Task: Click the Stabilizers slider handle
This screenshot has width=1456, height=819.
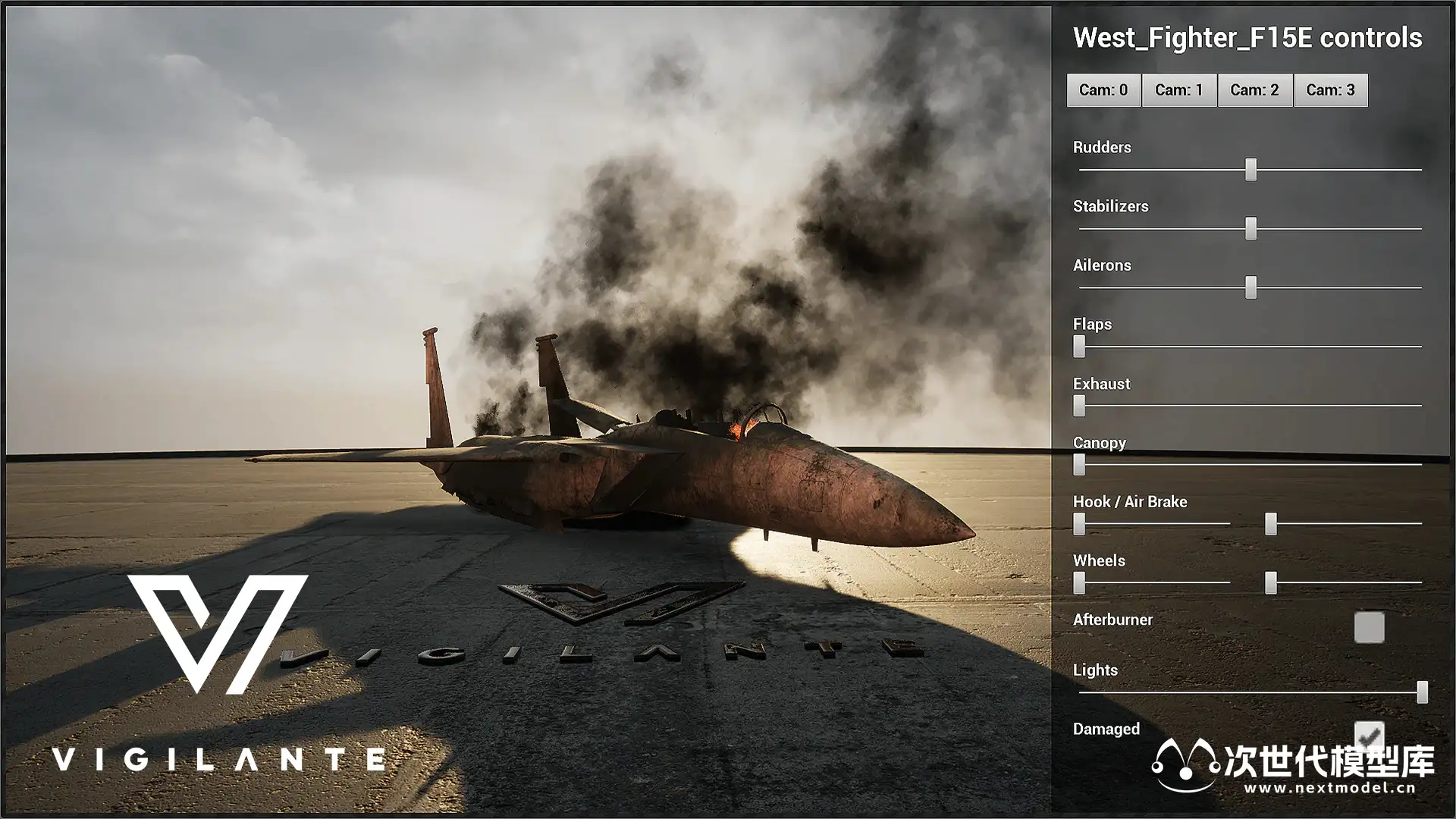Action: tap(1251, 228)
